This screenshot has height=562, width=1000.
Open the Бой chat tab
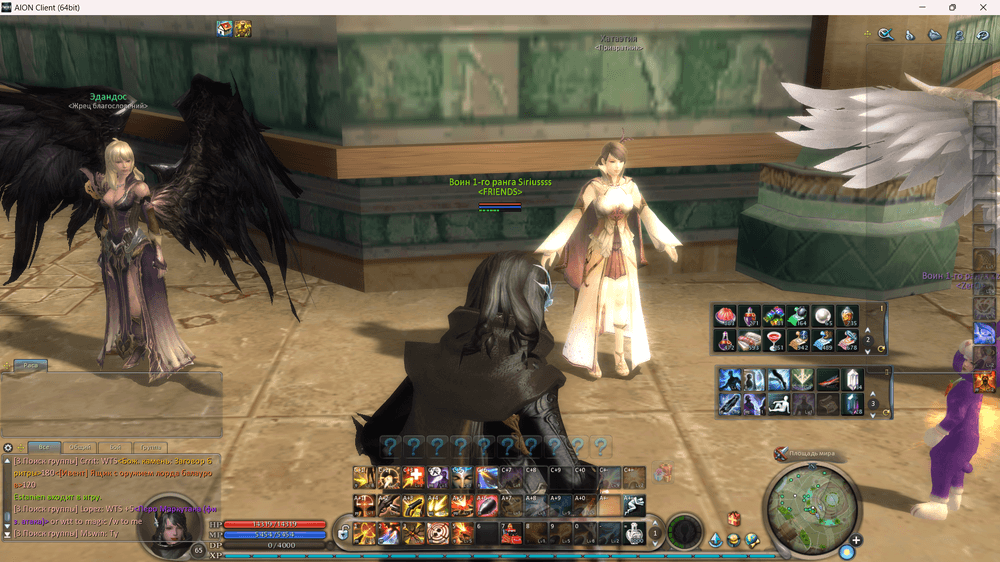117,447
